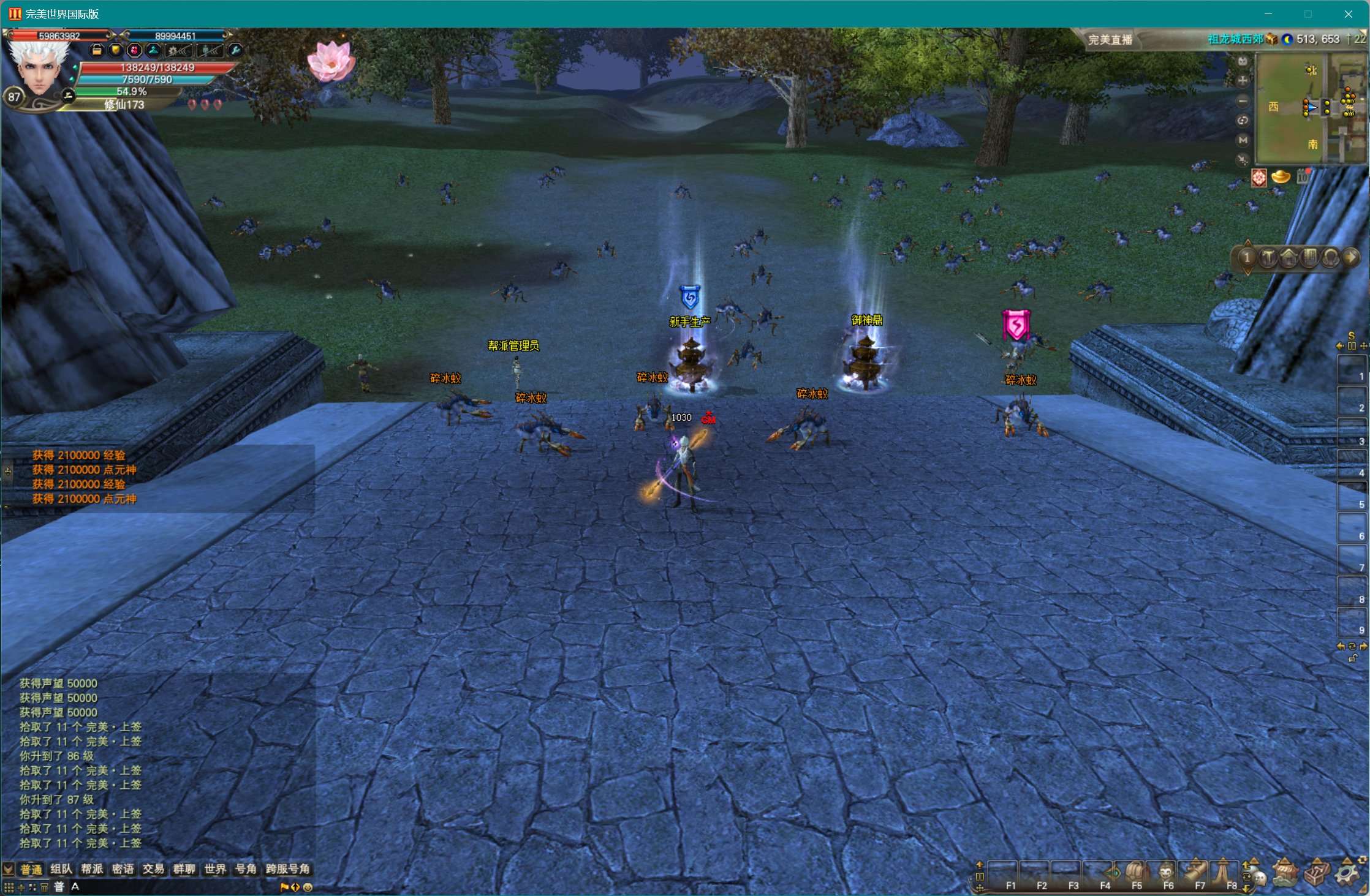Open the calendar icon with red dot
Screen dimensions: 1370x896
pos(1303,177)
